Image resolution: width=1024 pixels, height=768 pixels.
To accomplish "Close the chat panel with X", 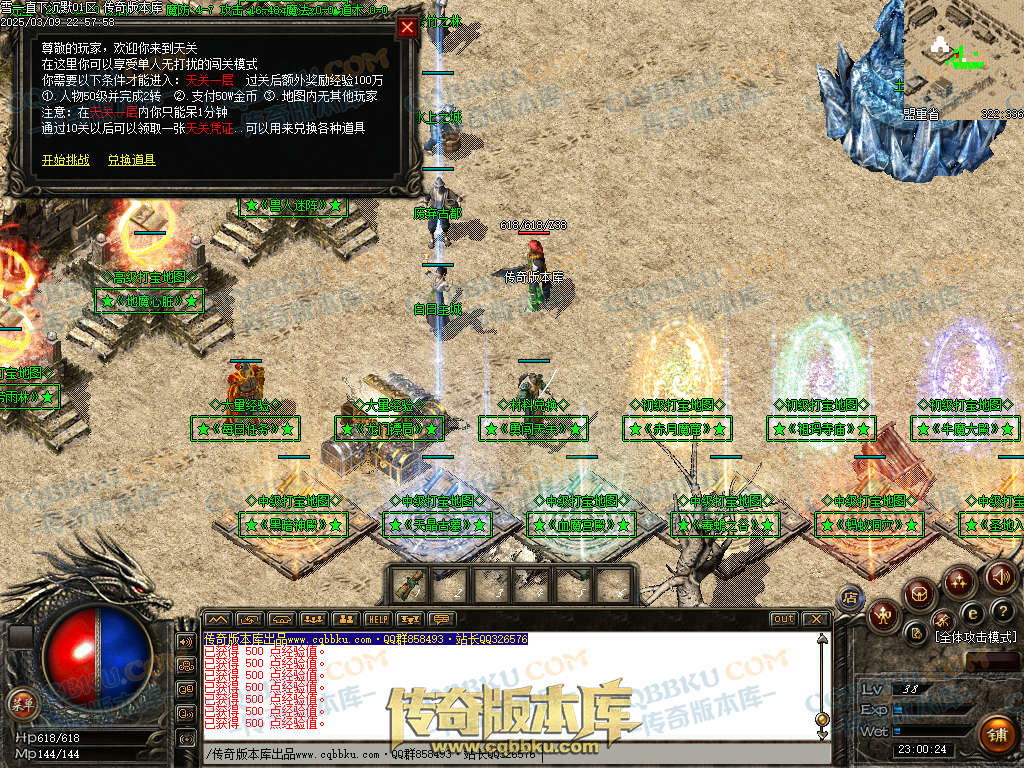I will click(815, 619).
